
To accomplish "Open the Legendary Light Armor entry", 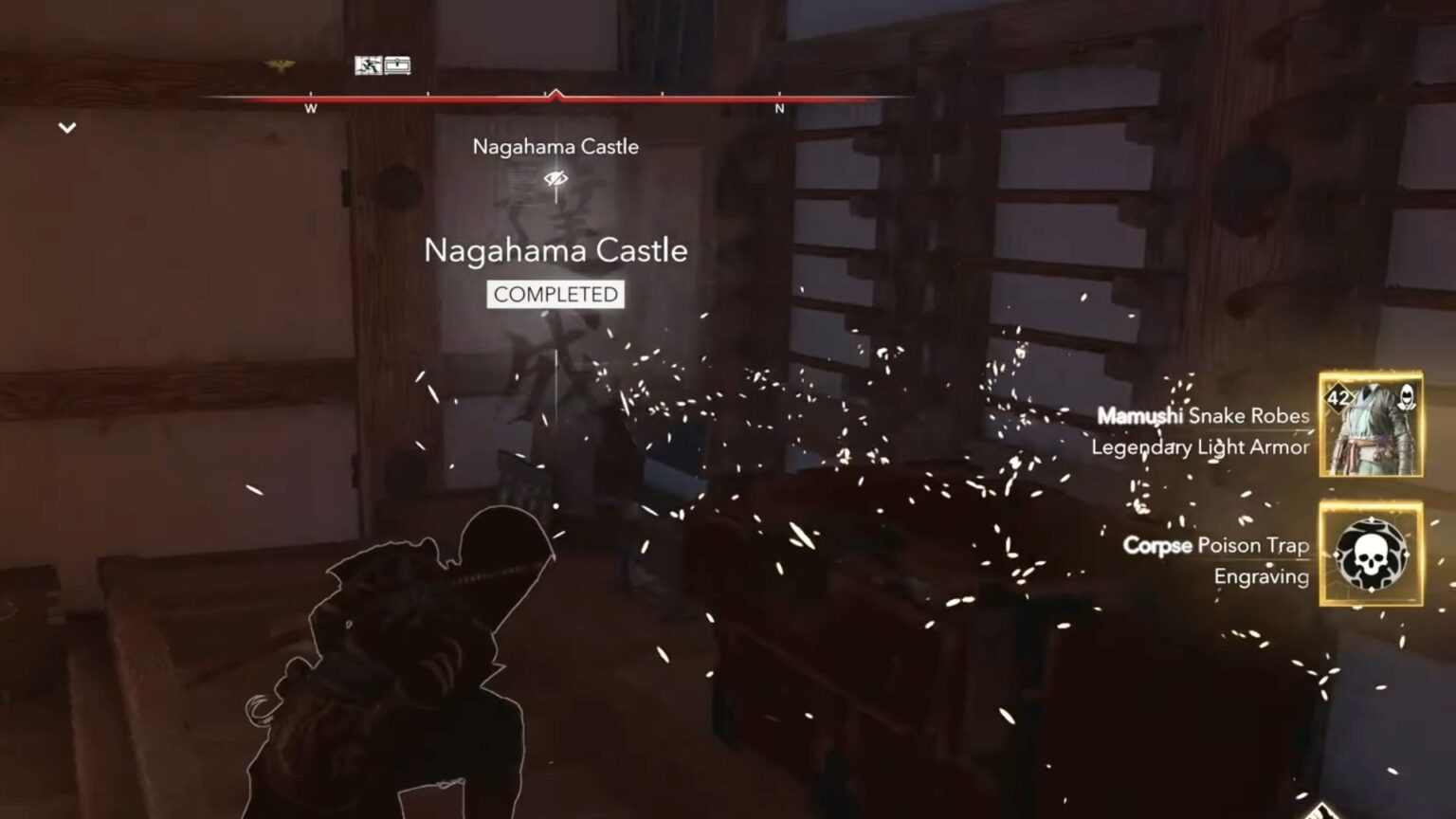I will click(x=1200, y=448).
